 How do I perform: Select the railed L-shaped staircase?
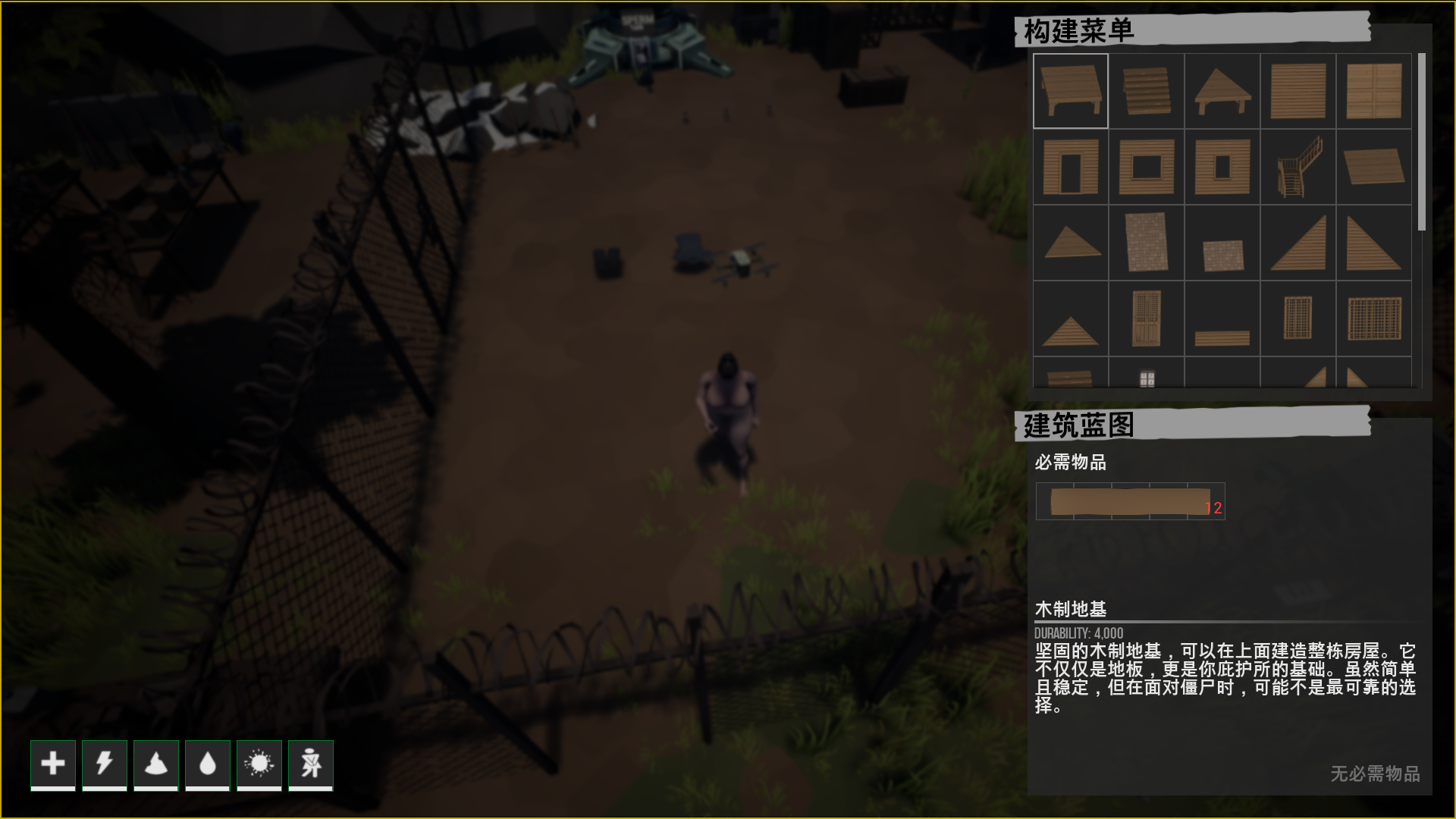(x=1298, y=167)
